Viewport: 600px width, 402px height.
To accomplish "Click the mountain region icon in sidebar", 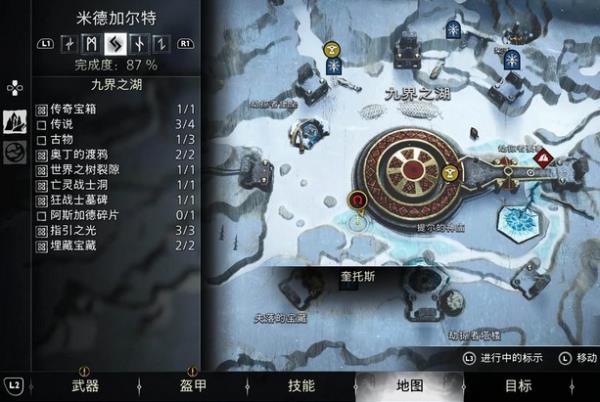I will click(x=16, y=121).
